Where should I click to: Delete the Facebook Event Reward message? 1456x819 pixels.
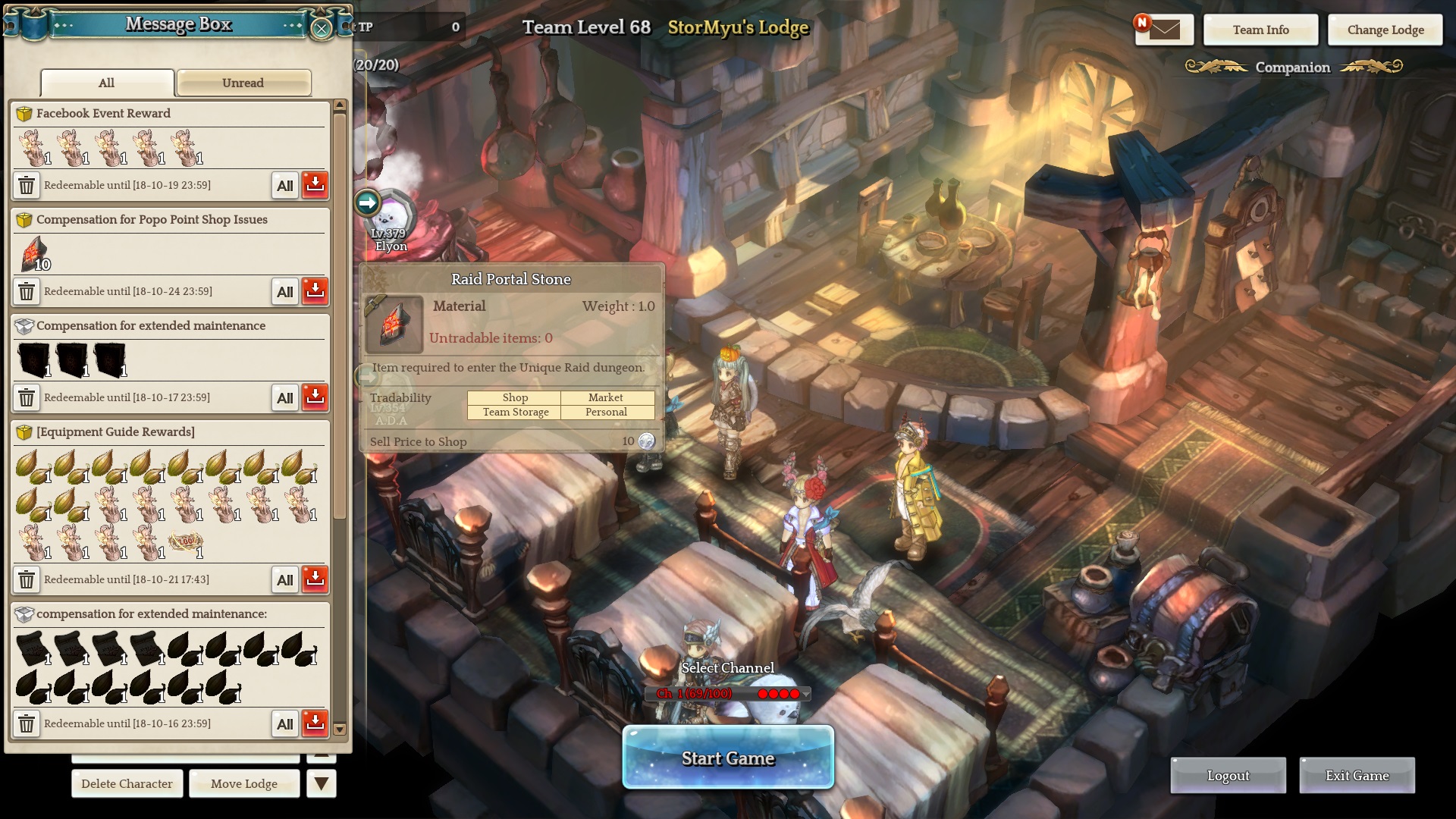(27, 185)
